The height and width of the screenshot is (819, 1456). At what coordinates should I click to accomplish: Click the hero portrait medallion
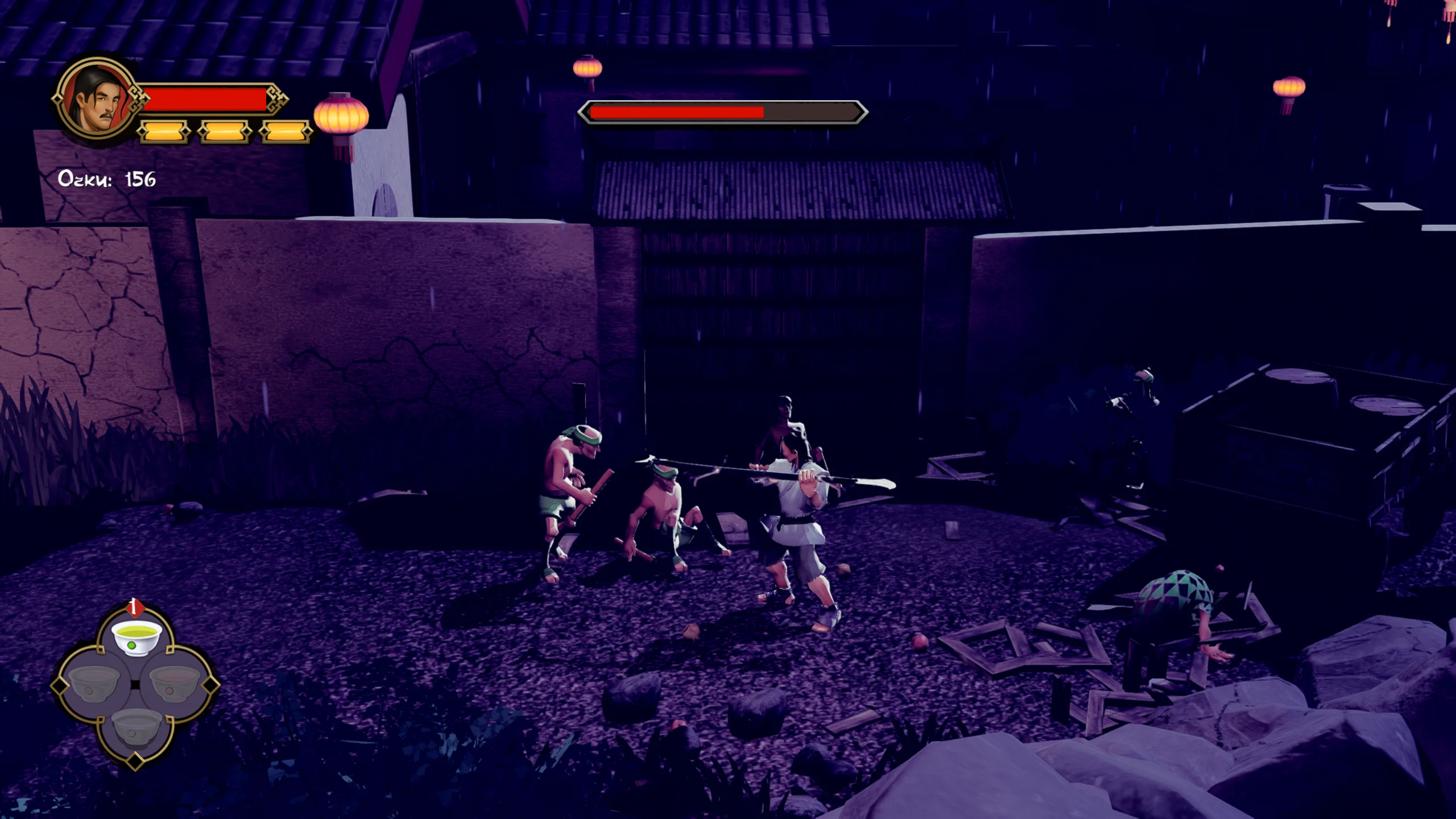(97, 101)
